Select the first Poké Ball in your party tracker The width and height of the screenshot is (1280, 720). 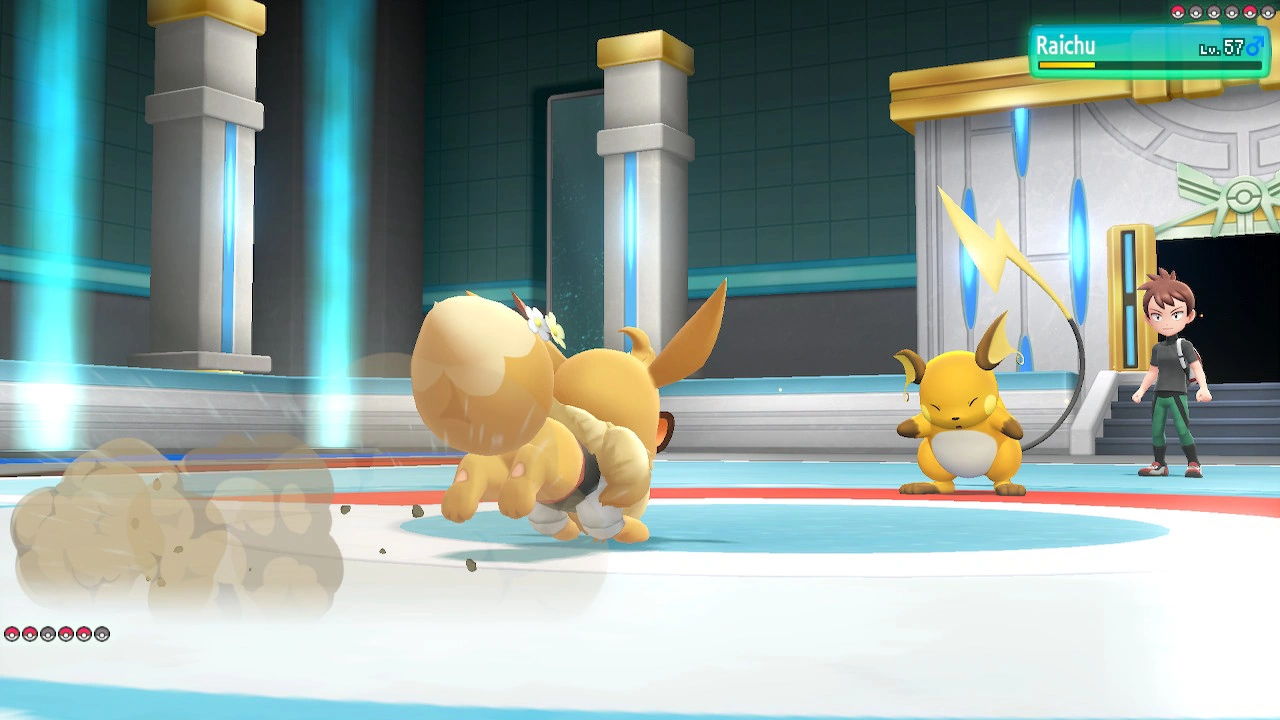(x=12, y=634)
